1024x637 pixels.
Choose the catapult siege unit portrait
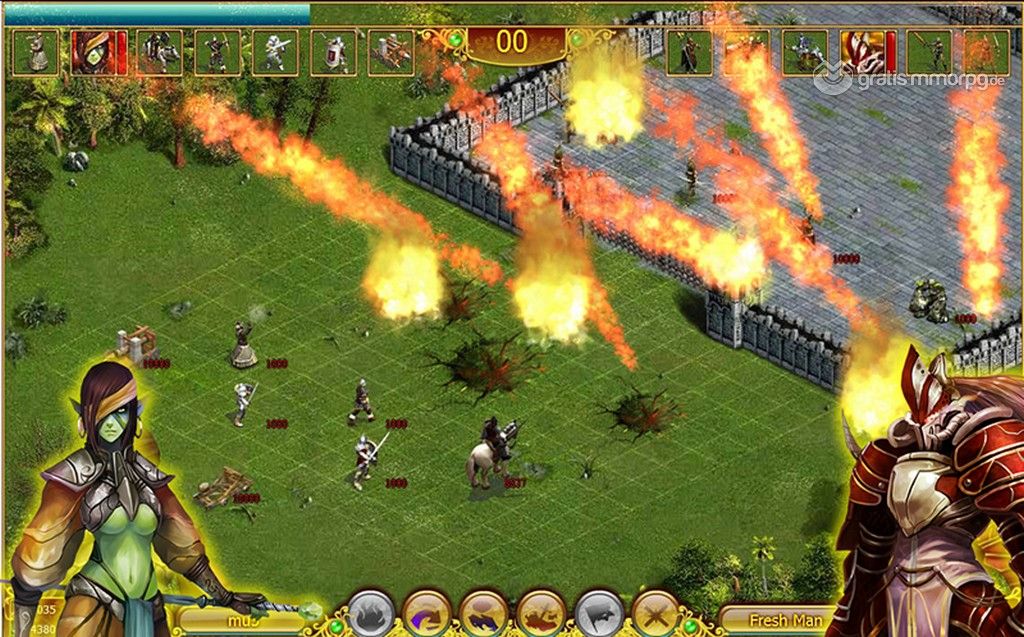391,52
